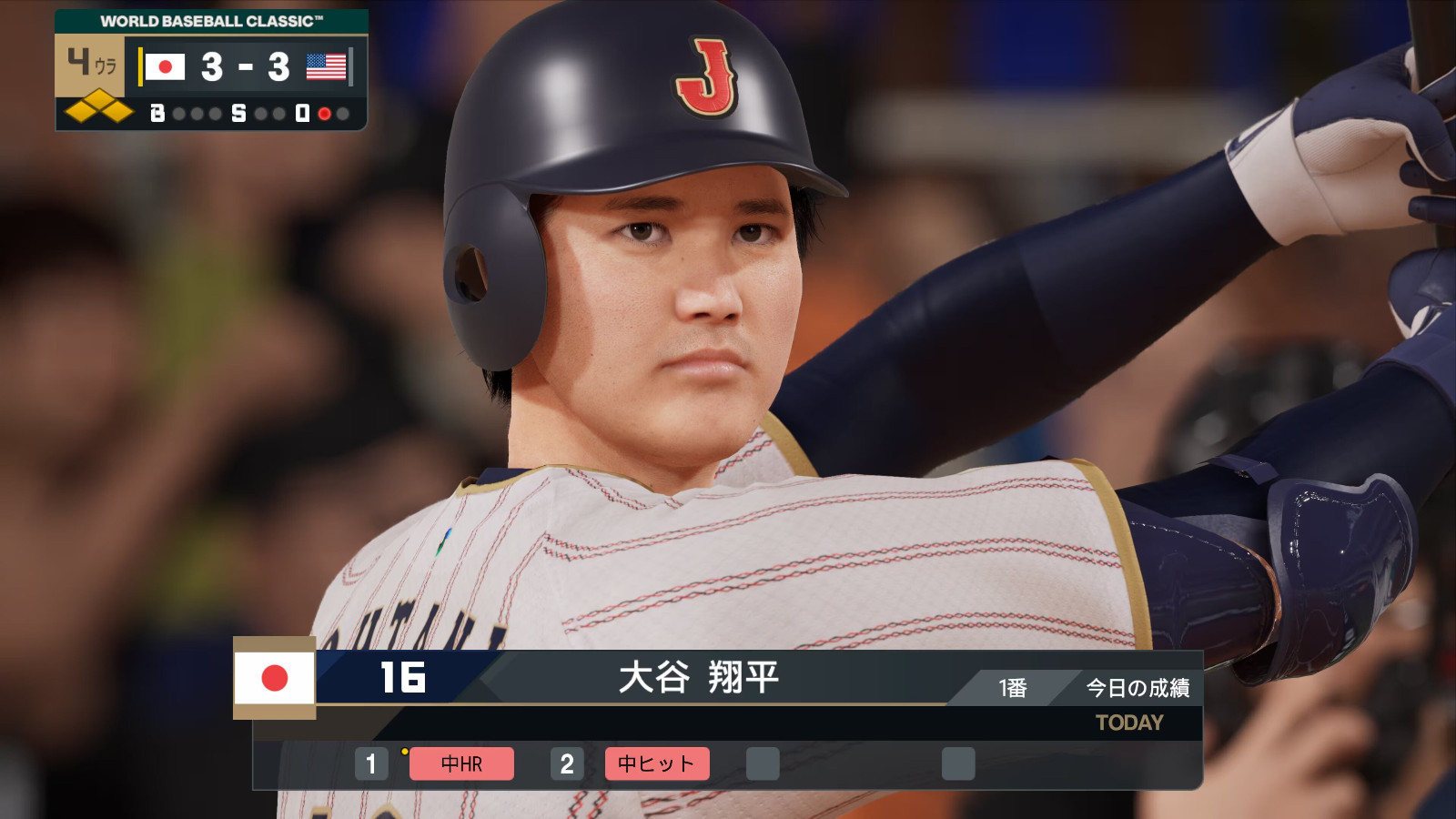Click the second-base diamond on the scoreboard
The height and width of the screenshot is (819, 1456).
pos(100,98)
